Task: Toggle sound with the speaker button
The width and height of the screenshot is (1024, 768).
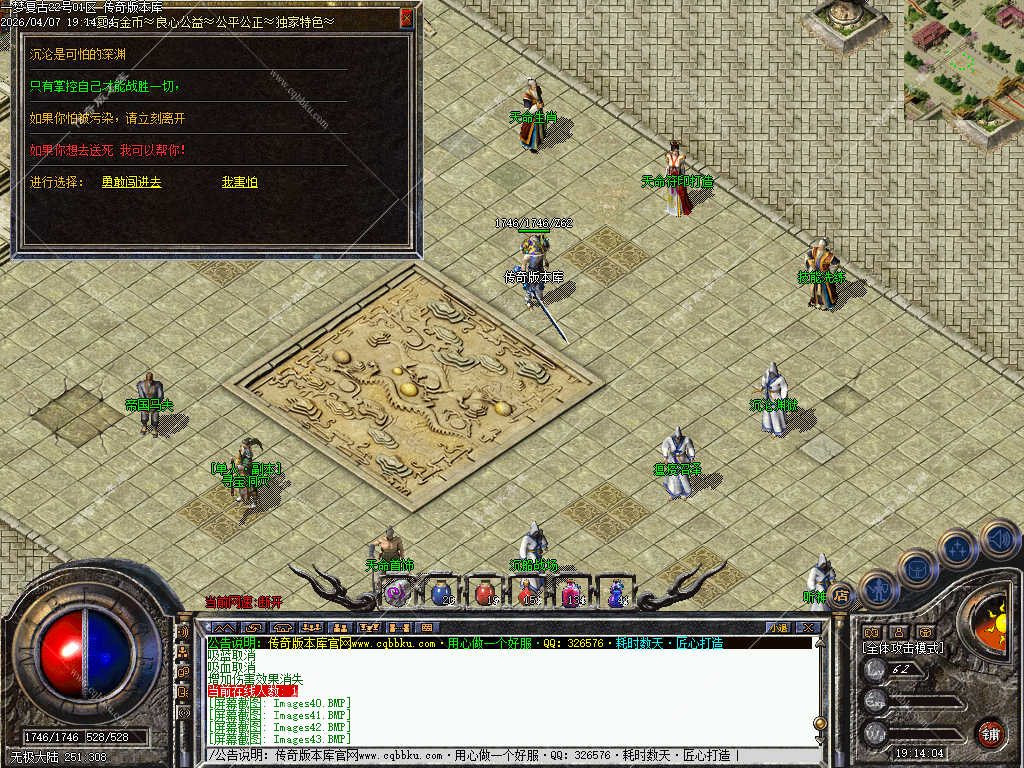Action: point(998,540)
